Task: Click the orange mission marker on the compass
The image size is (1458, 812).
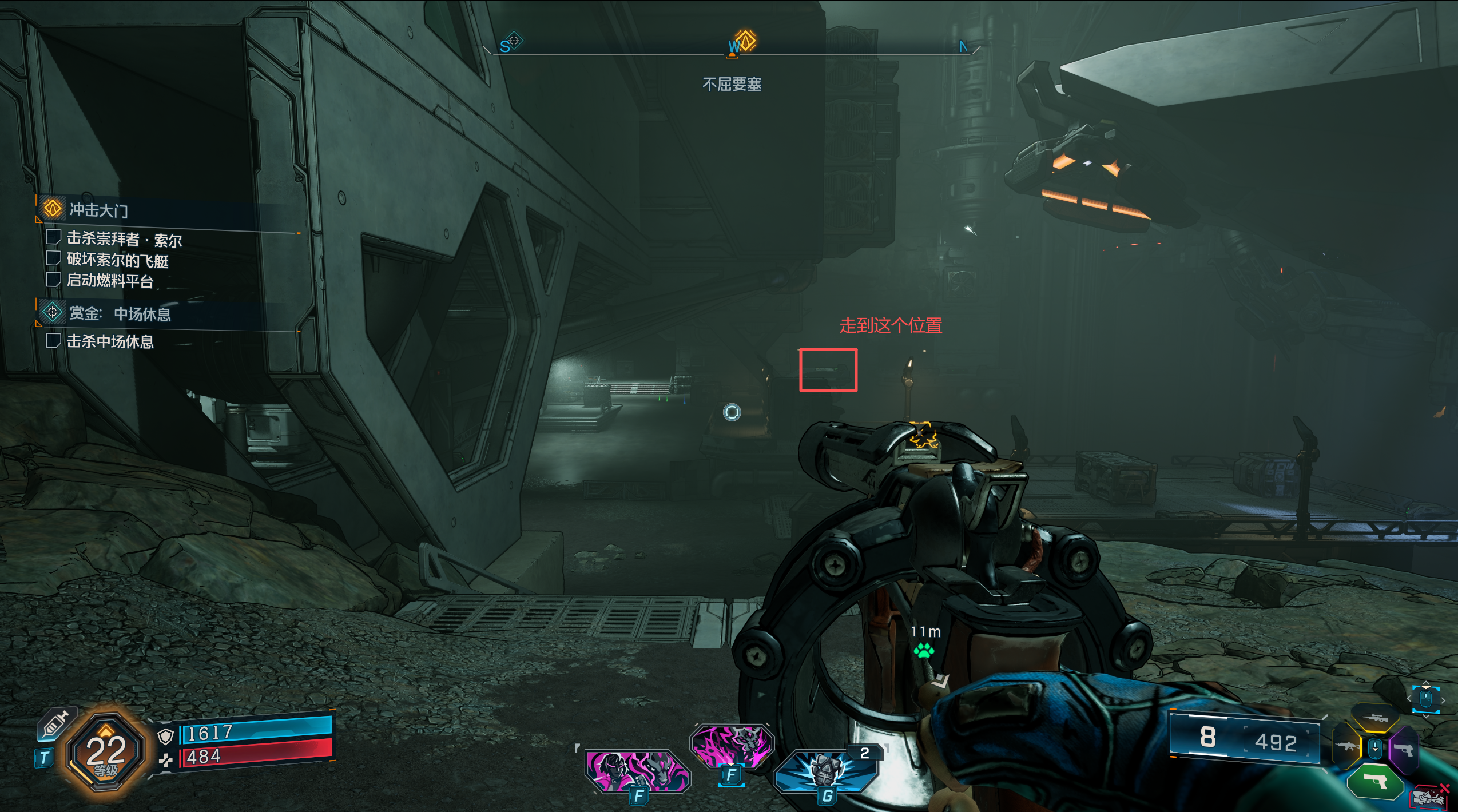Action: tap(745, 41)
